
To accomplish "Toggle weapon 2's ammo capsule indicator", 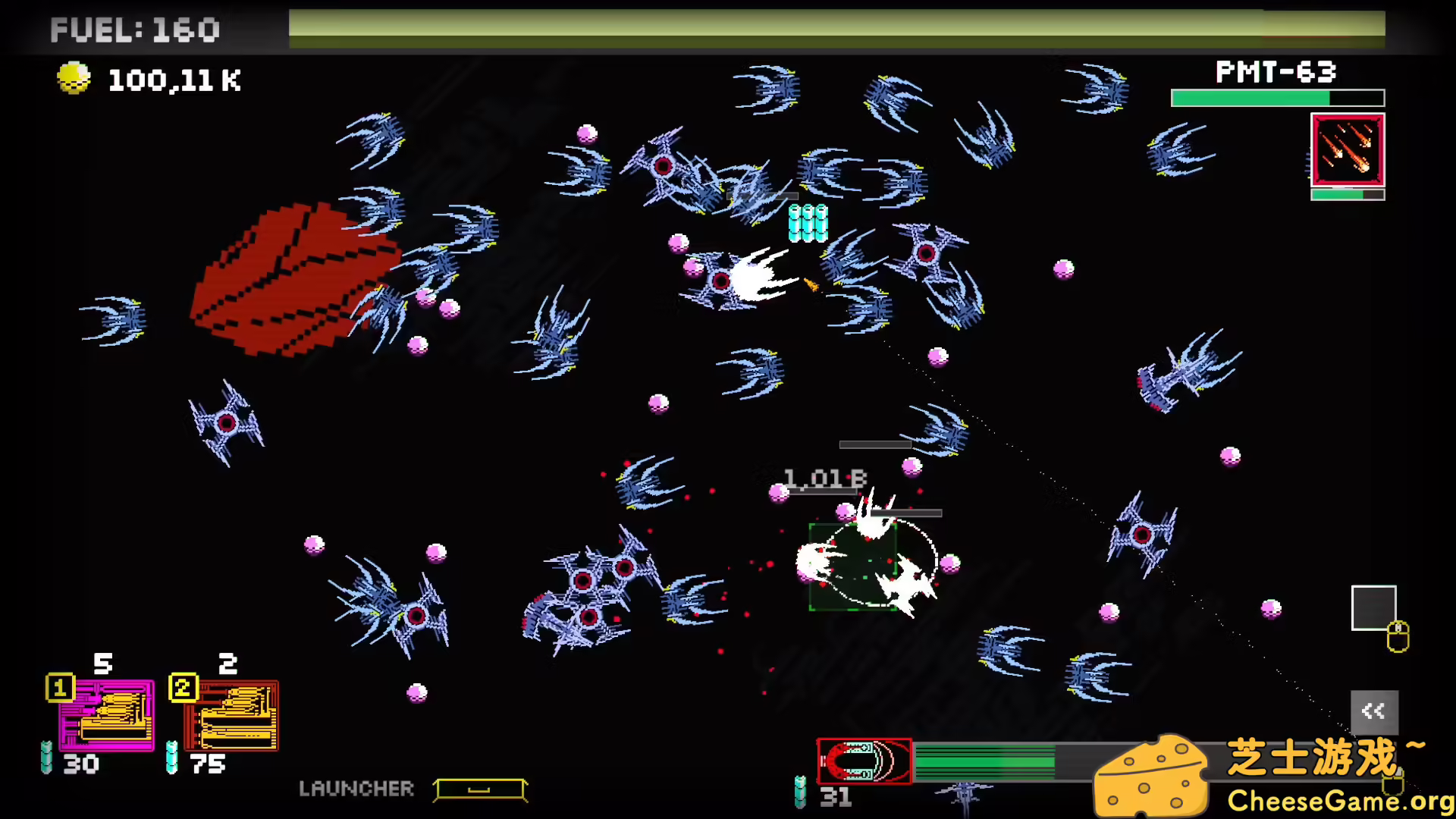I will click(x=170, y=758).
